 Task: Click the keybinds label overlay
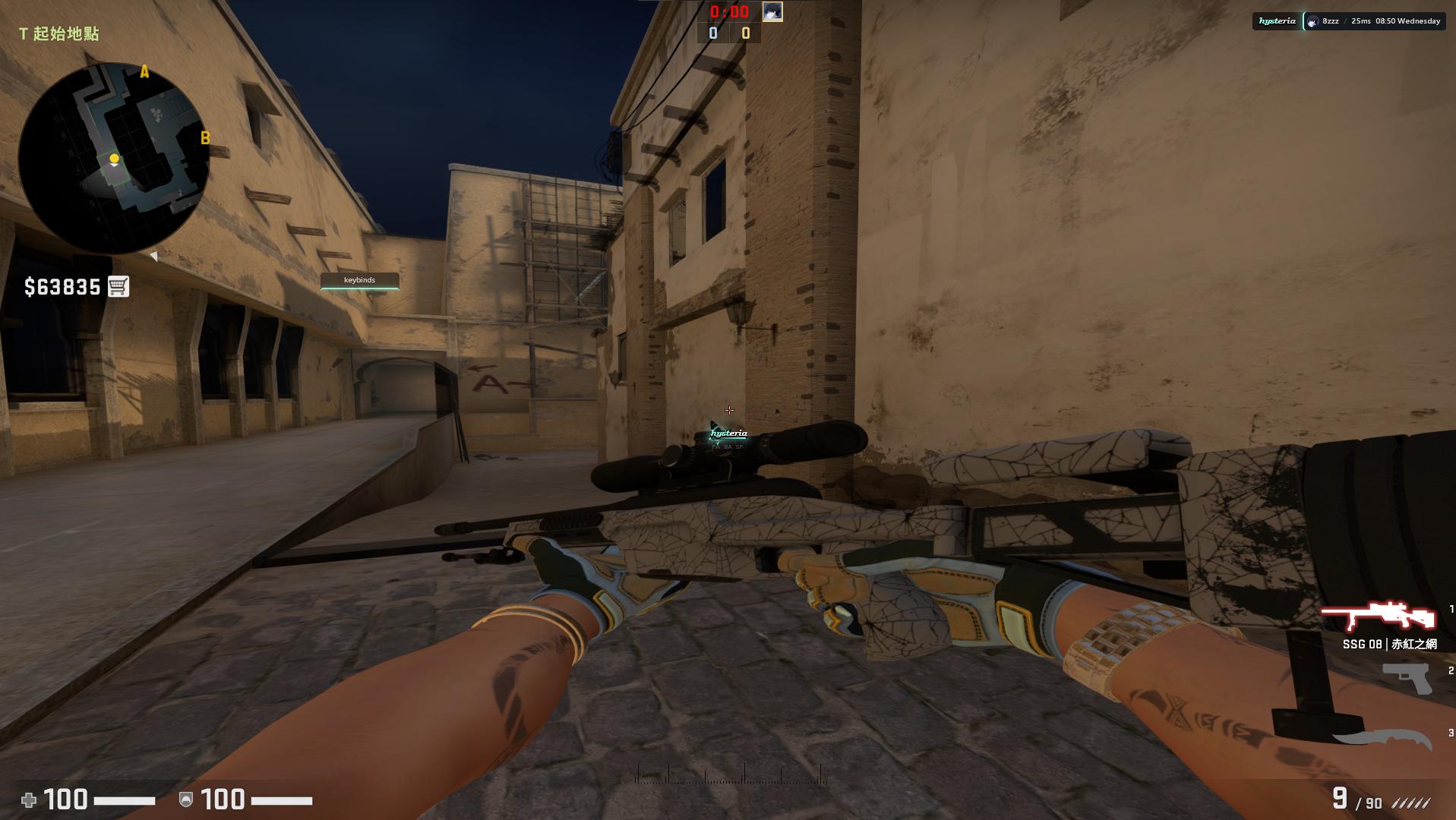point(359,280)
